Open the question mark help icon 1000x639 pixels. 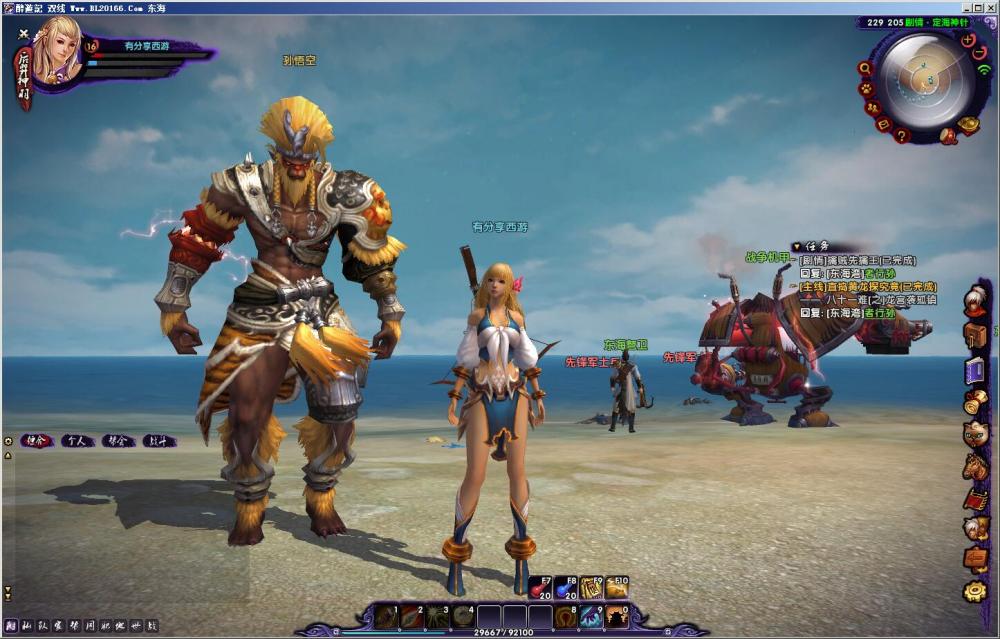(x=901, y=136)
